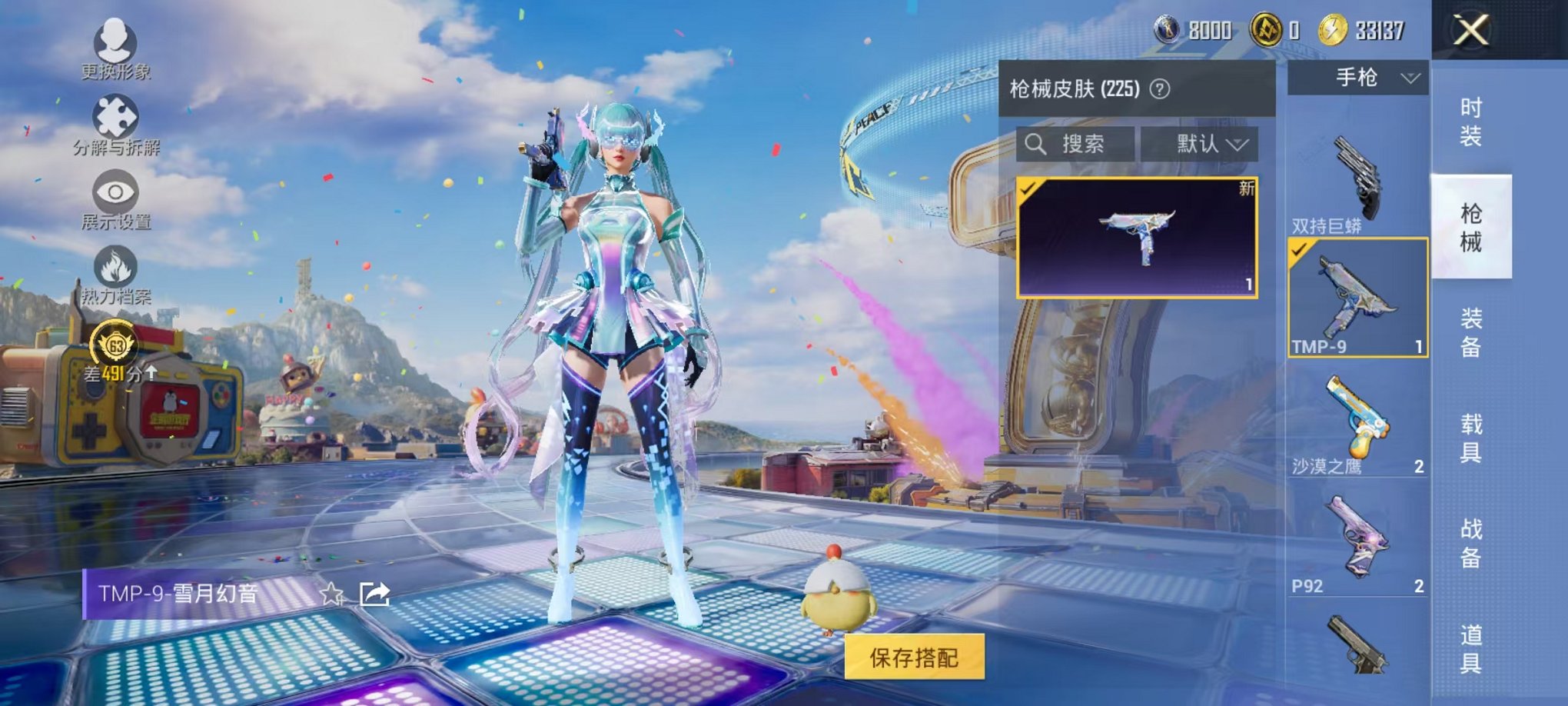
Task: Click the help icon next to 枪械皮肤 (225)
Action: [1161, 90]
